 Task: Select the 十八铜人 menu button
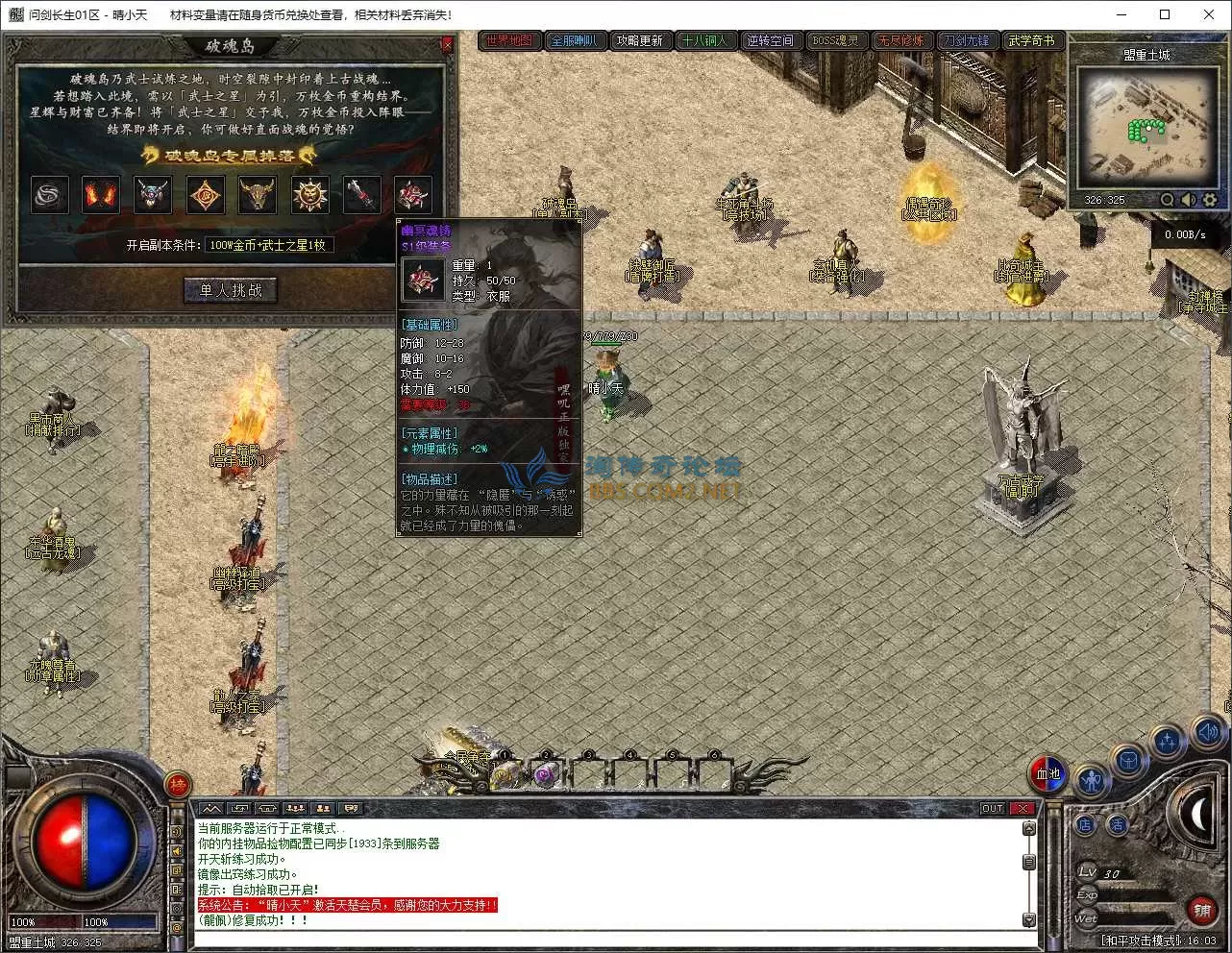(x=704, y=40)
